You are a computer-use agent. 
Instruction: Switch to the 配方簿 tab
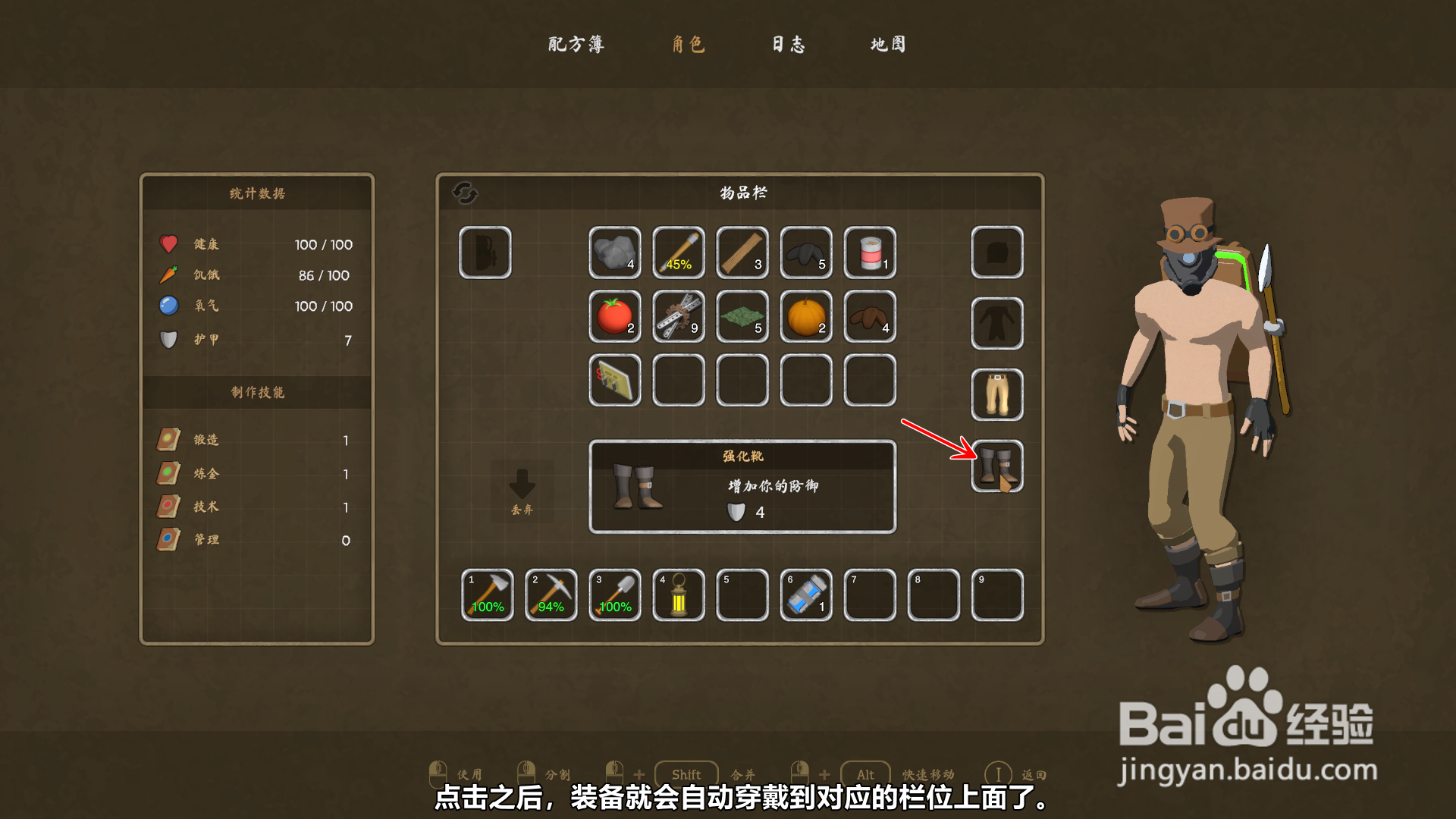pyautogui.click(x=575, y=45)
